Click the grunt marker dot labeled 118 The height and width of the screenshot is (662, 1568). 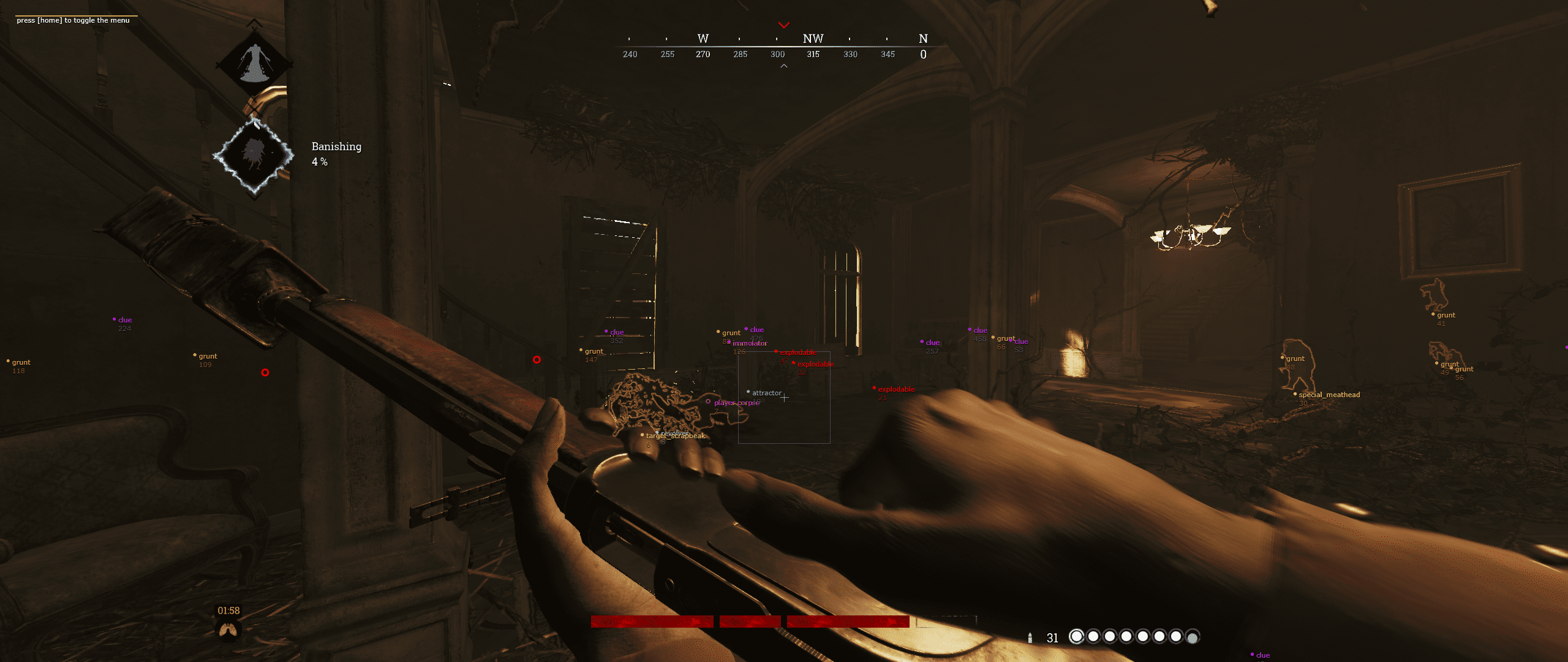(9, 362)
